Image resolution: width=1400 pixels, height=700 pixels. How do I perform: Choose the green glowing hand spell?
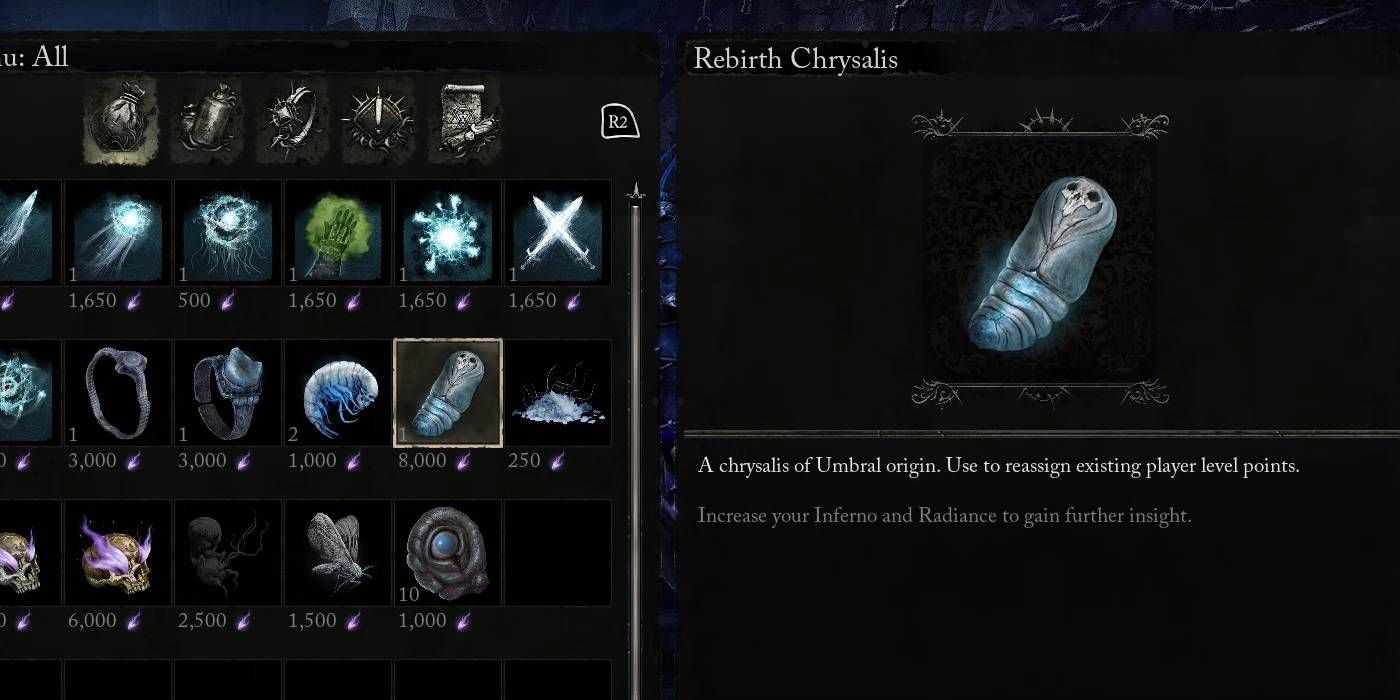click(338, 233)
